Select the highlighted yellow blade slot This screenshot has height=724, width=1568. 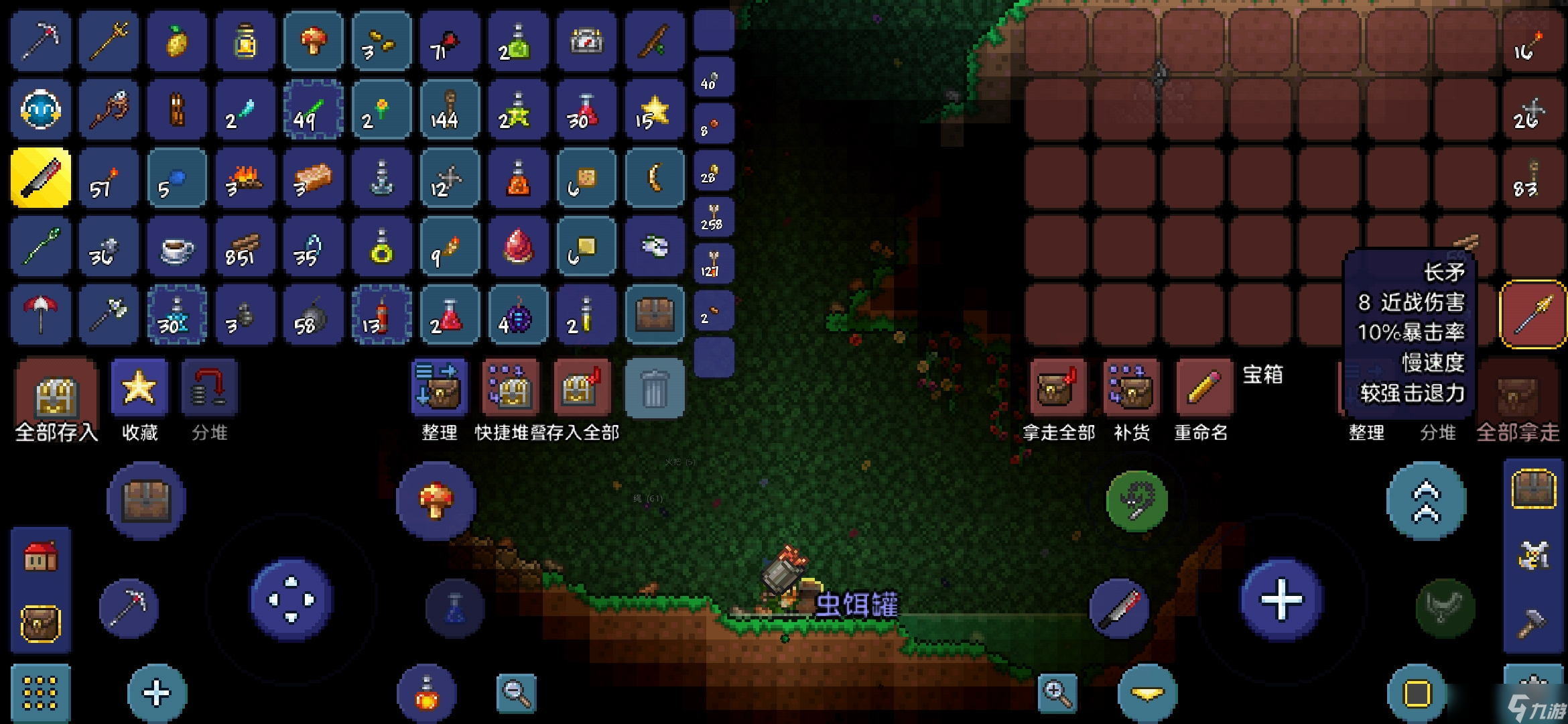[x=41, y=178]
